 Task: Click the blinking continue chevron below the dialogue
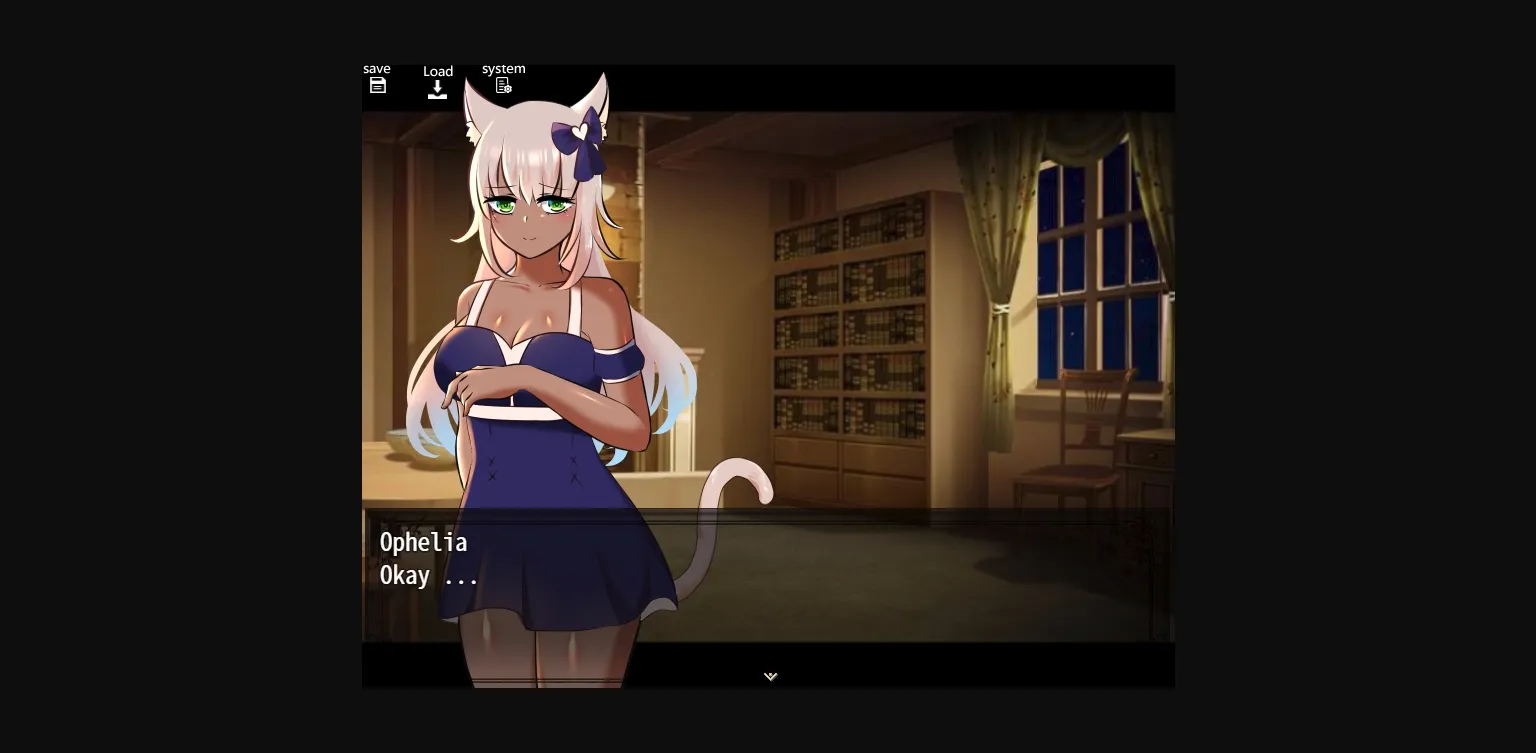pyautogui.click(x=769, y=676)
